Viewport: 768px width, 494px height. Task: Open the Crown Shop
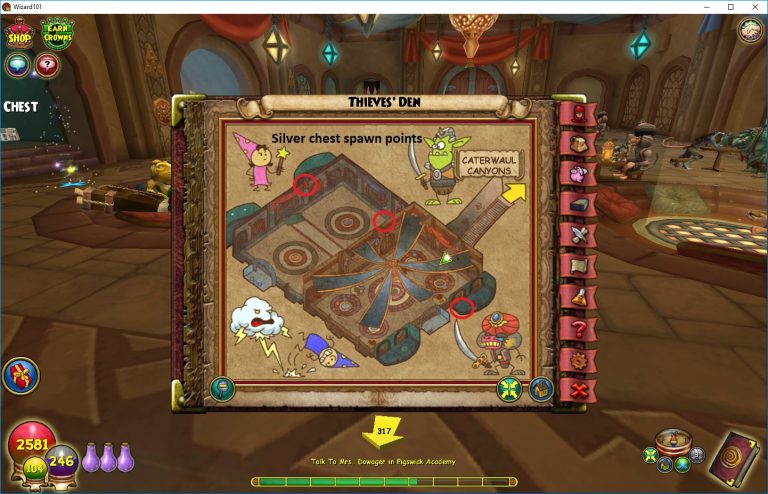[19, 33]
